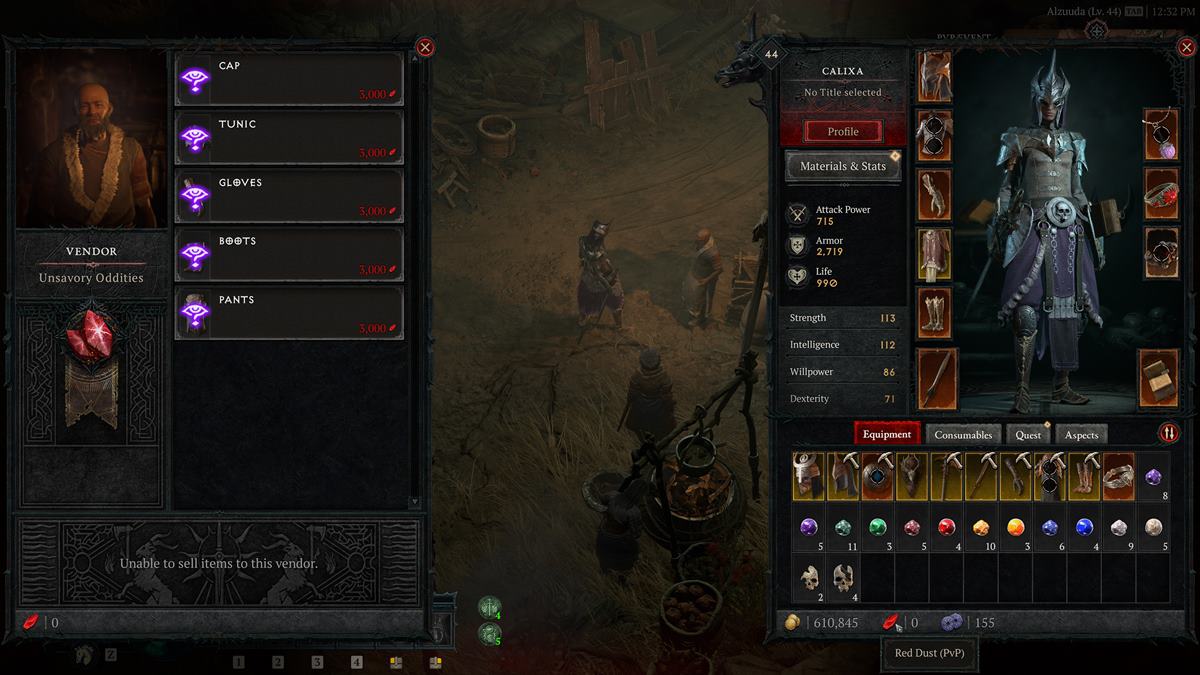The width and height of the screenshot is (1200, 675).
Task: Choose the Boots vendor listing
Action: (289, 254)
